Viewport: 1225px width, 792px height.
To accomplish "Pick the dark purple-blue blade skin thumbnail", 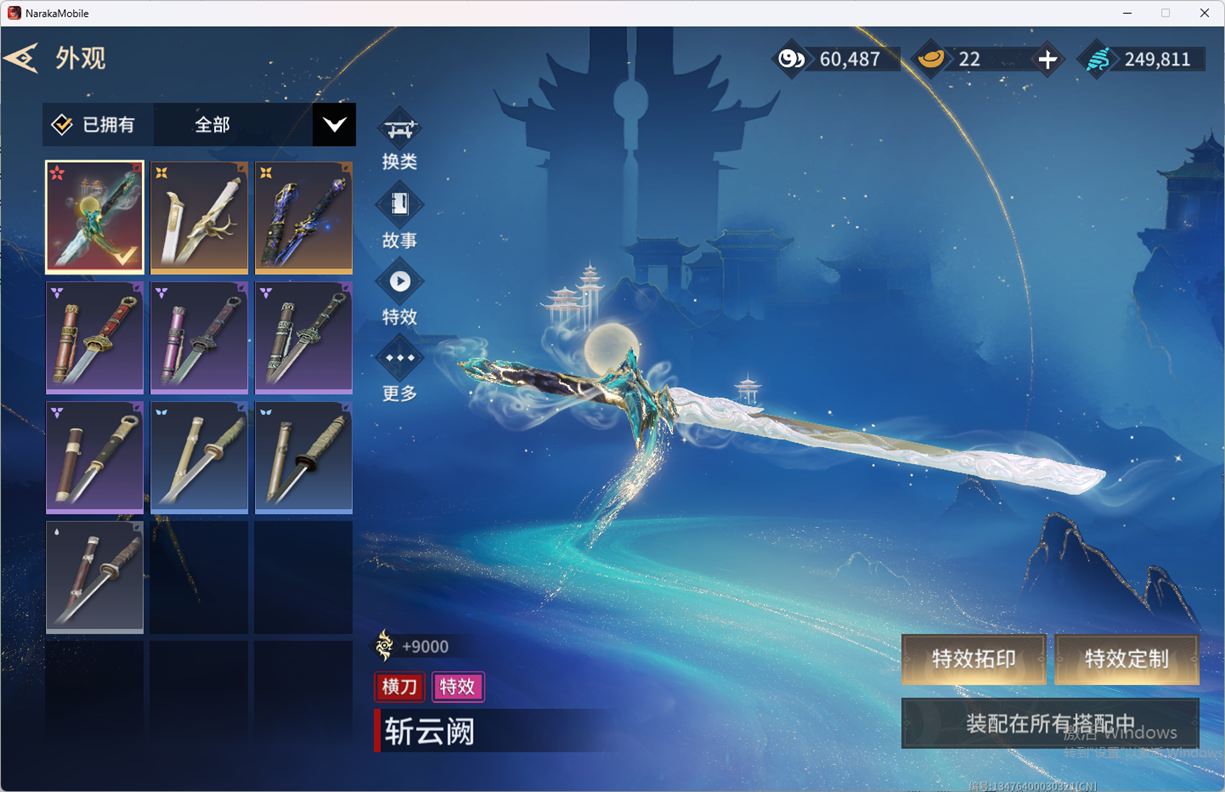I will (x=303, y=216).
